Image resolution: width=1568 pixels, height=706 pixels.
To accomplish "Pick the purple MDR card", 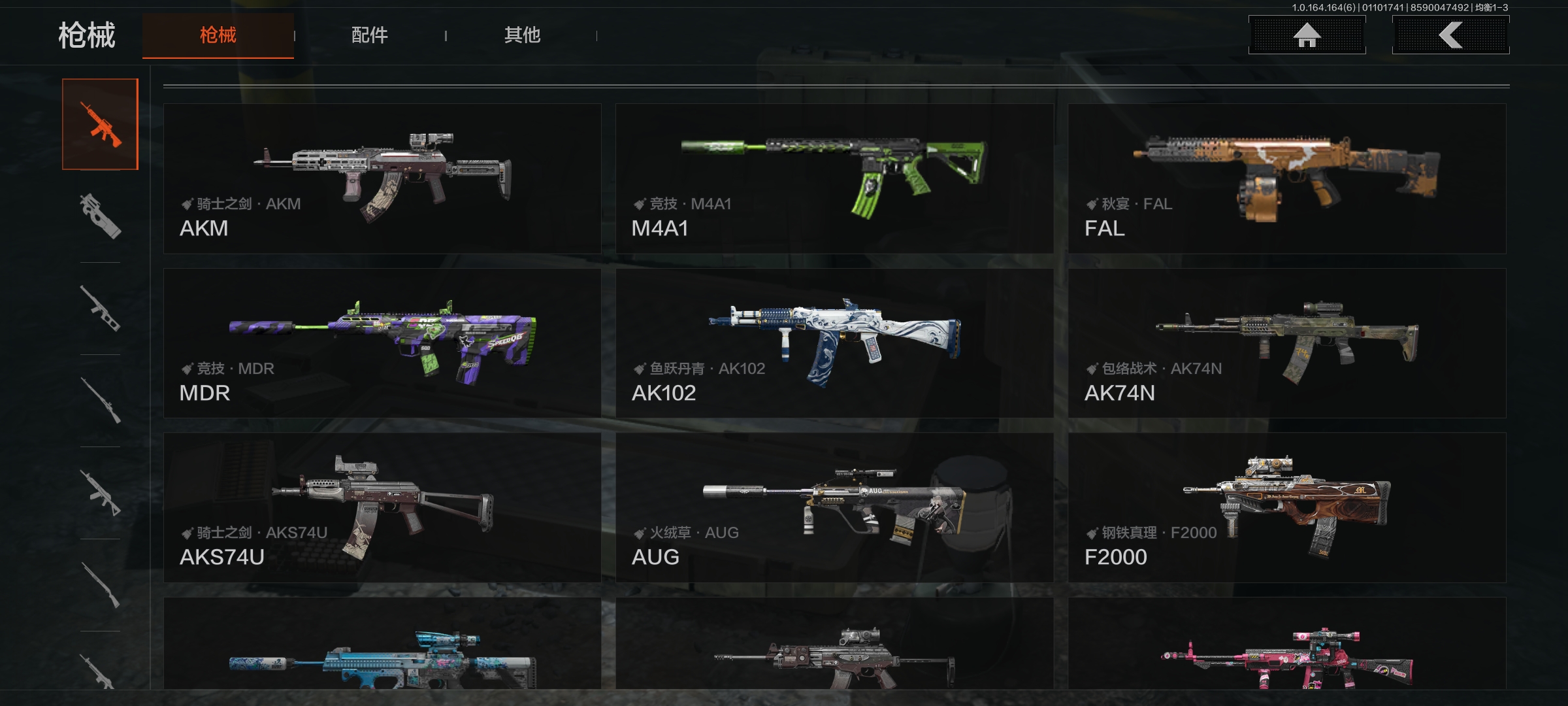I will click(x=382, y=343).
